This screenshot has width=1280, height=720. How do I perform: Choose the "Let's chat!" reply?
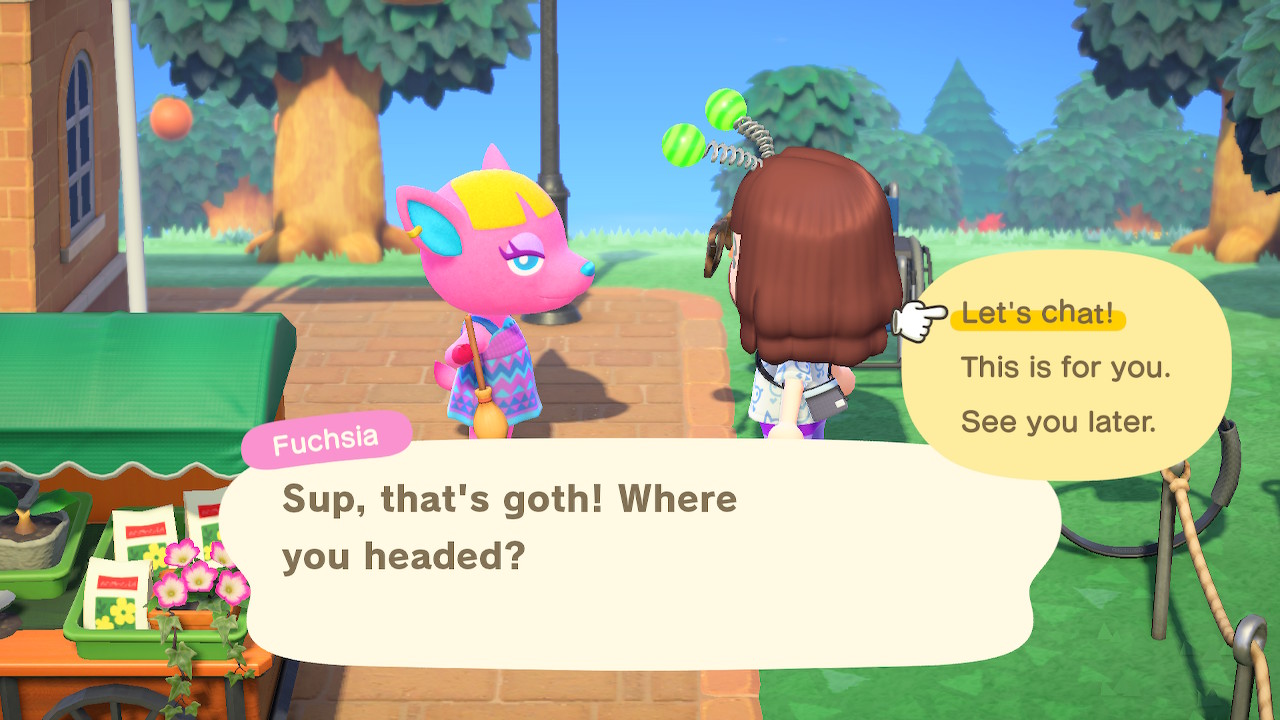tap(1037, 314)
